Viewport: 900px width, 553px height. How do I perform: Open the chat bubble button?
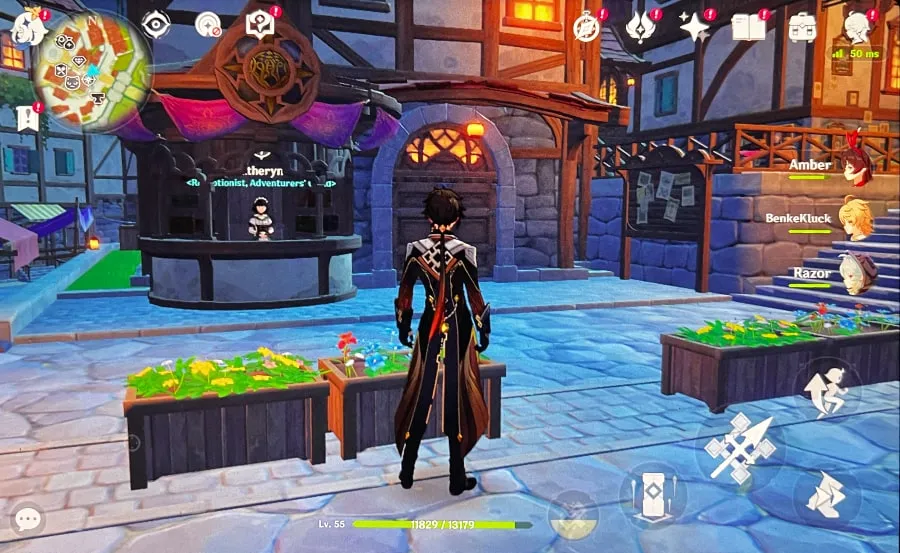pyautogui.click(x=27, y=519)
